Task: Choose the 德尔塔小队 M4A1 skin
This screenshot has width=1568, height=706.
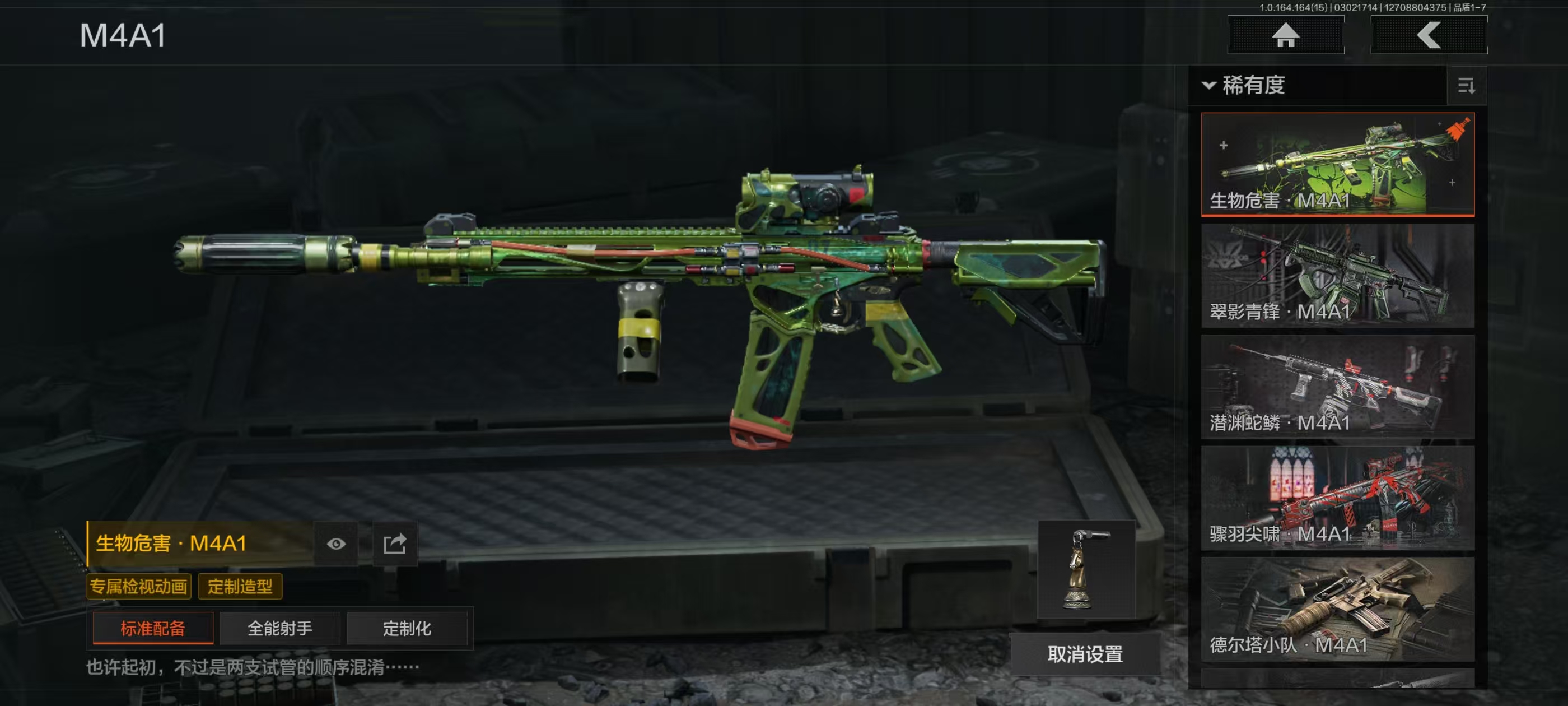Action: coord(1337,609)
